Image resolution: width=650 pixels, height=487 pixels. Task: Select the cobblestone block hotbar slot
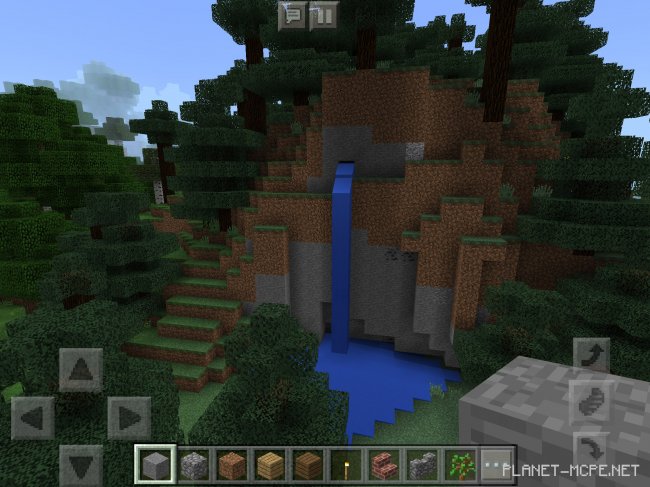click(193, 465)
